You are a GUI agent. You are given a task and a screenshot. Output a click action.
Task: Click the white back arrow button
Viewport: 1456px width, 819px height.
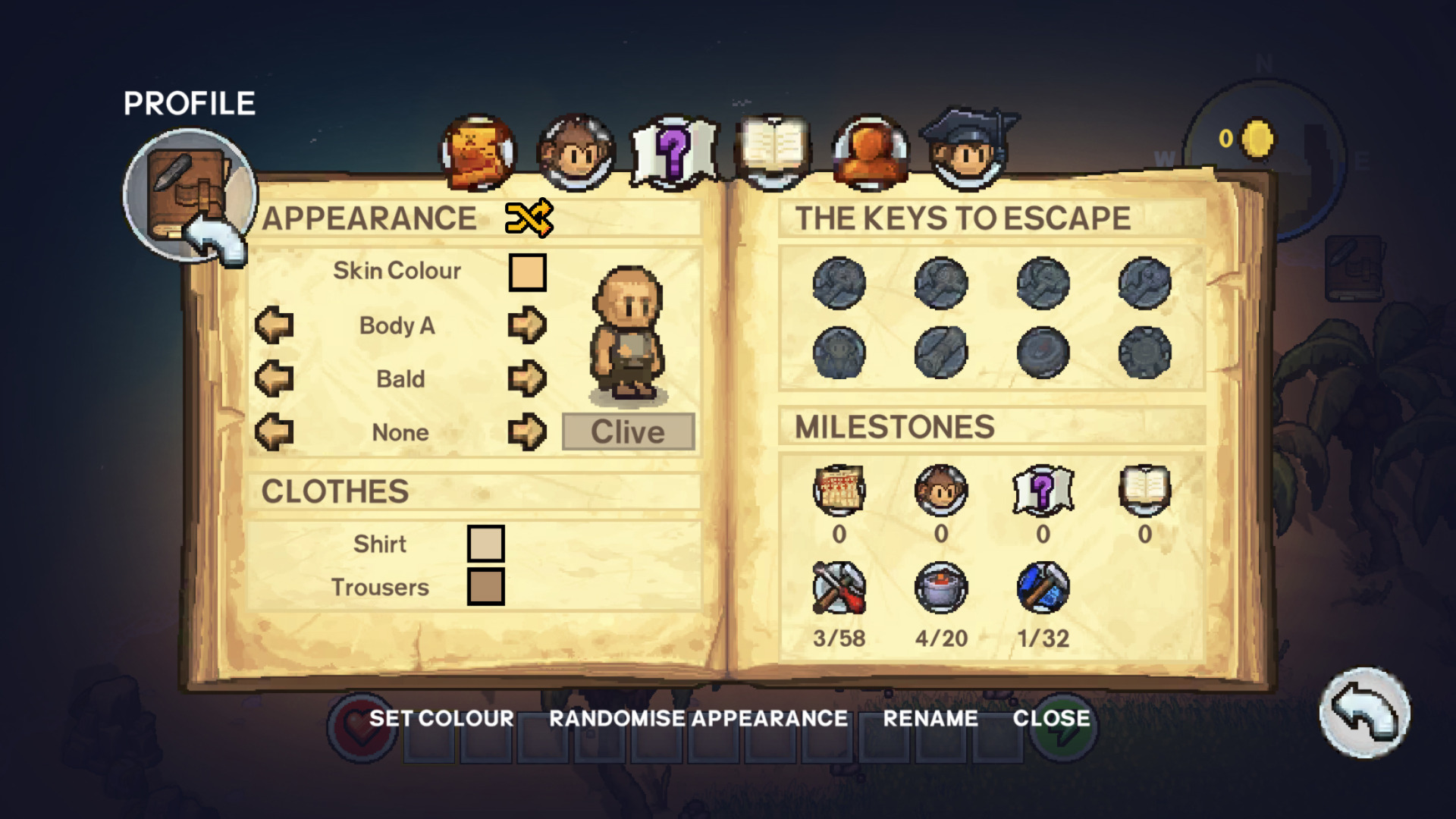point(1364,713)
